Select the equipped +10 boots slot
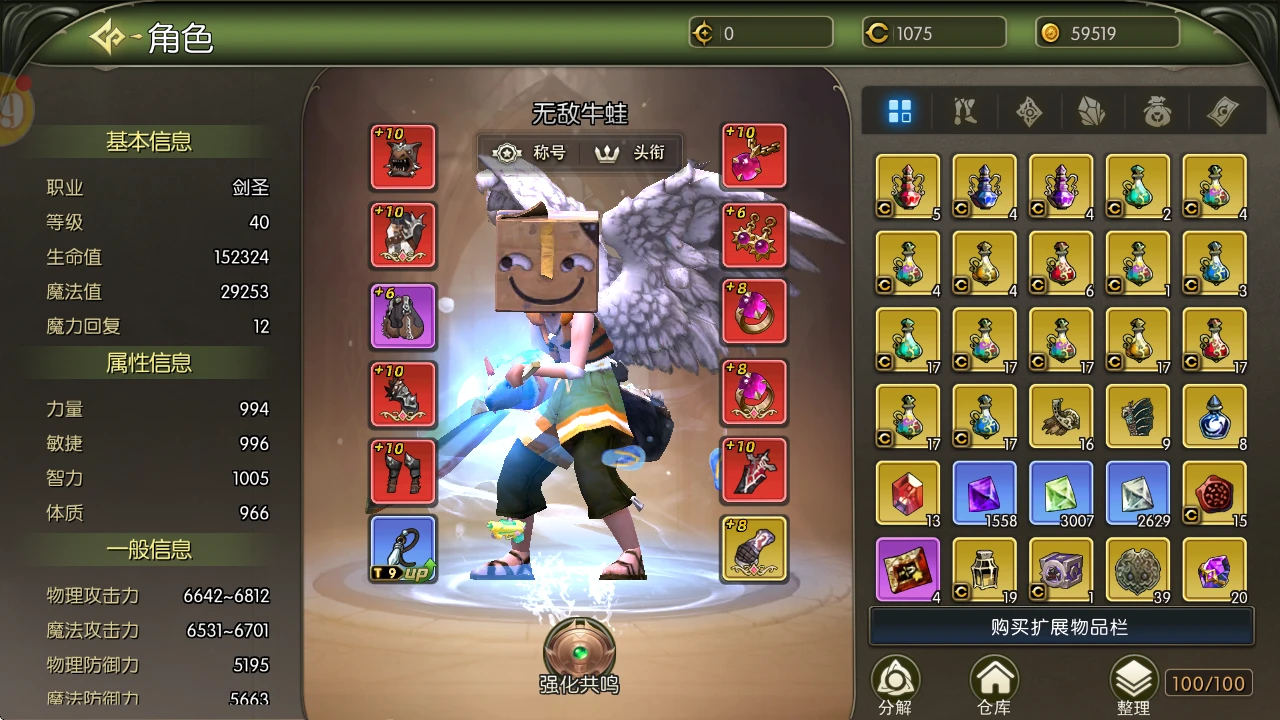This screenshot has height=720, width=1280. coord(403,471)
